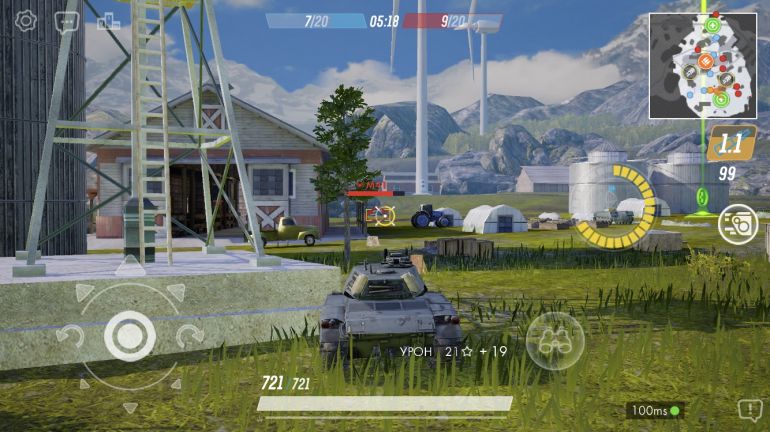Activate the camera view button
The height and width of the screenshot is (432, 770).
(x=737, y=223)
